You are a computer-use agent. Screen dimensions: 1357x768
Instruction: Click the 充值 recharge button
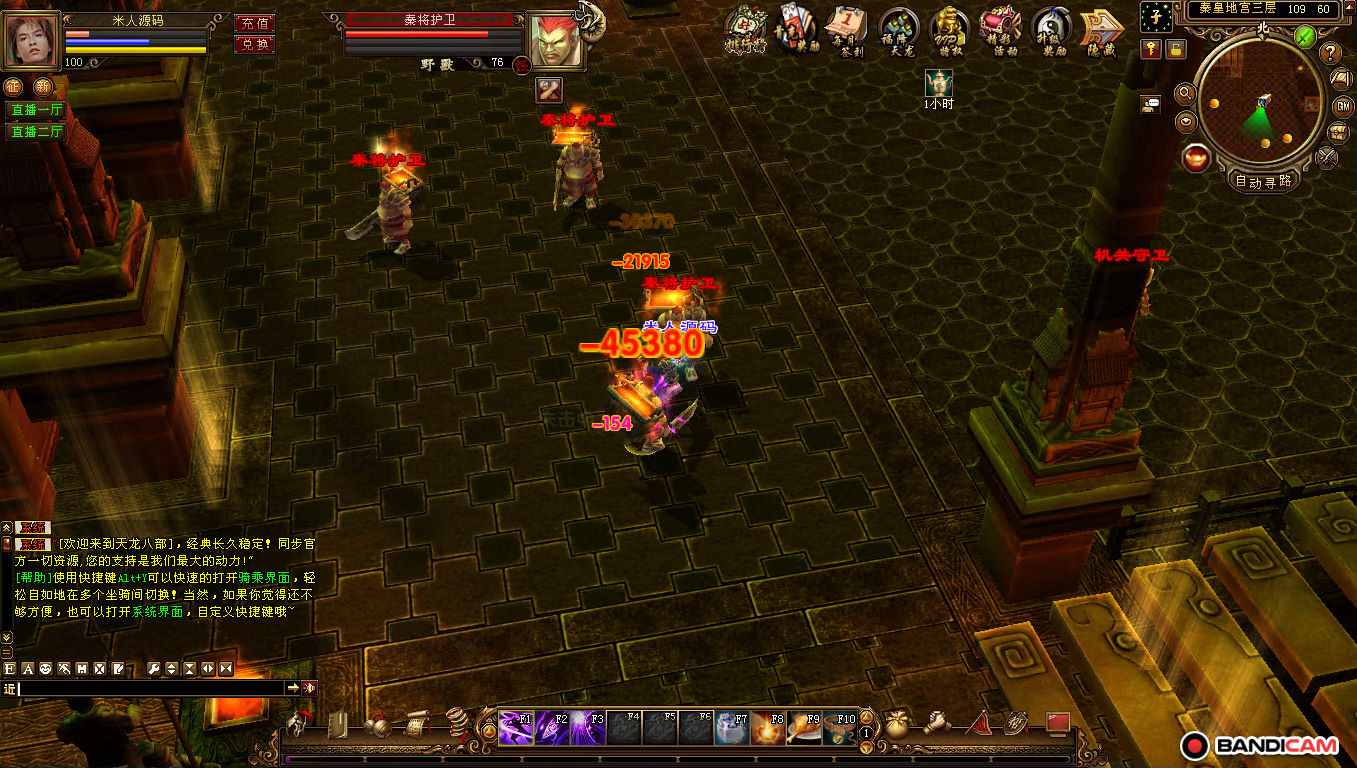[255, 23]
